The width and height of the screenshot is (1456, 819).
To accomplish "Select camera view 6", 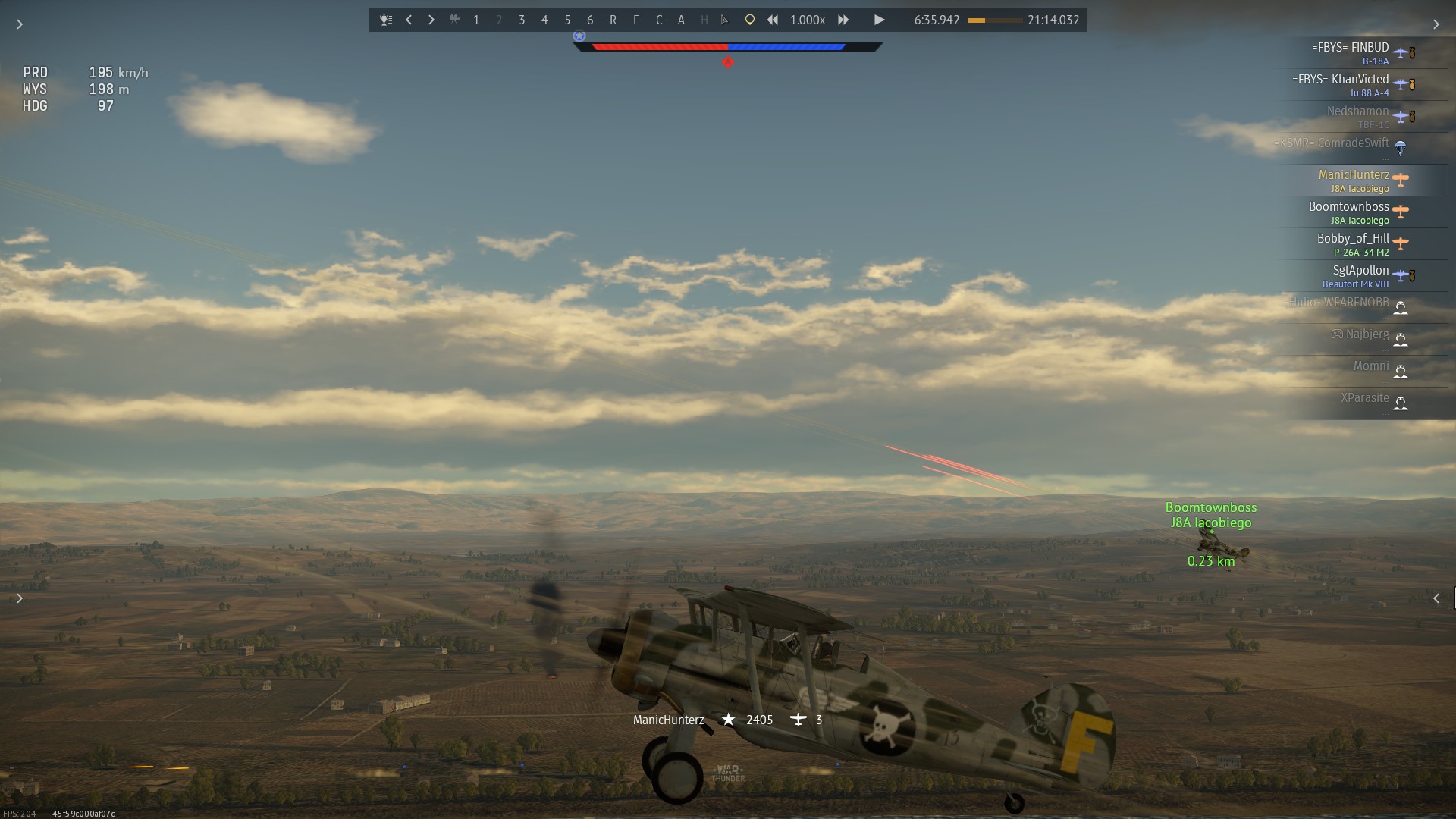I will [590, 20].
